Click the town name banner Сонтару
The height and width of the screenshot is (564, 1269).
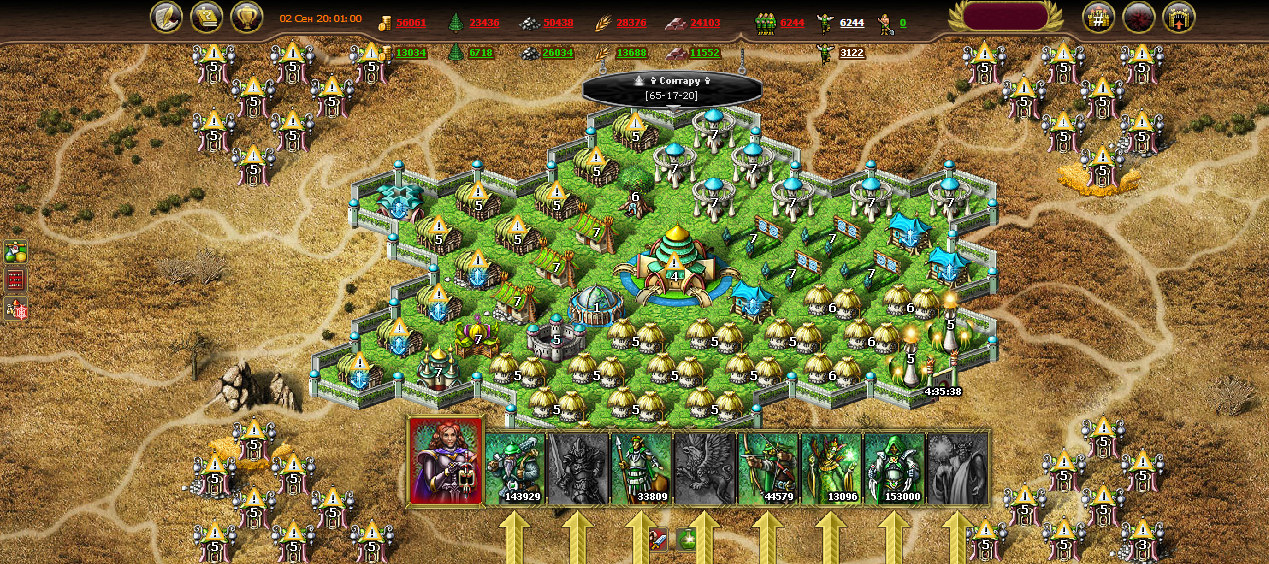click(672, 87)
